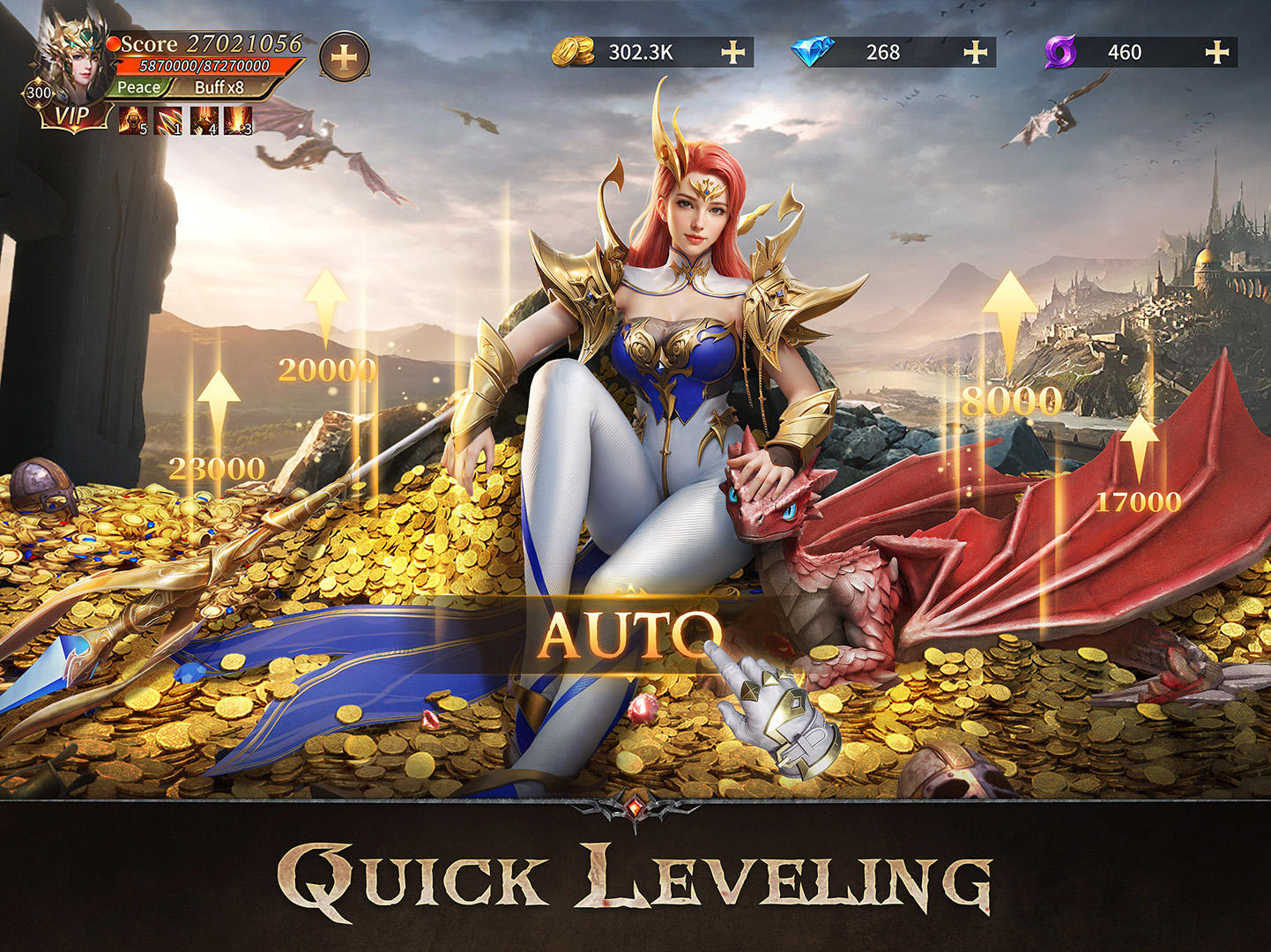Tap the white gauntlet item on the coins

[x=780, y=714]
